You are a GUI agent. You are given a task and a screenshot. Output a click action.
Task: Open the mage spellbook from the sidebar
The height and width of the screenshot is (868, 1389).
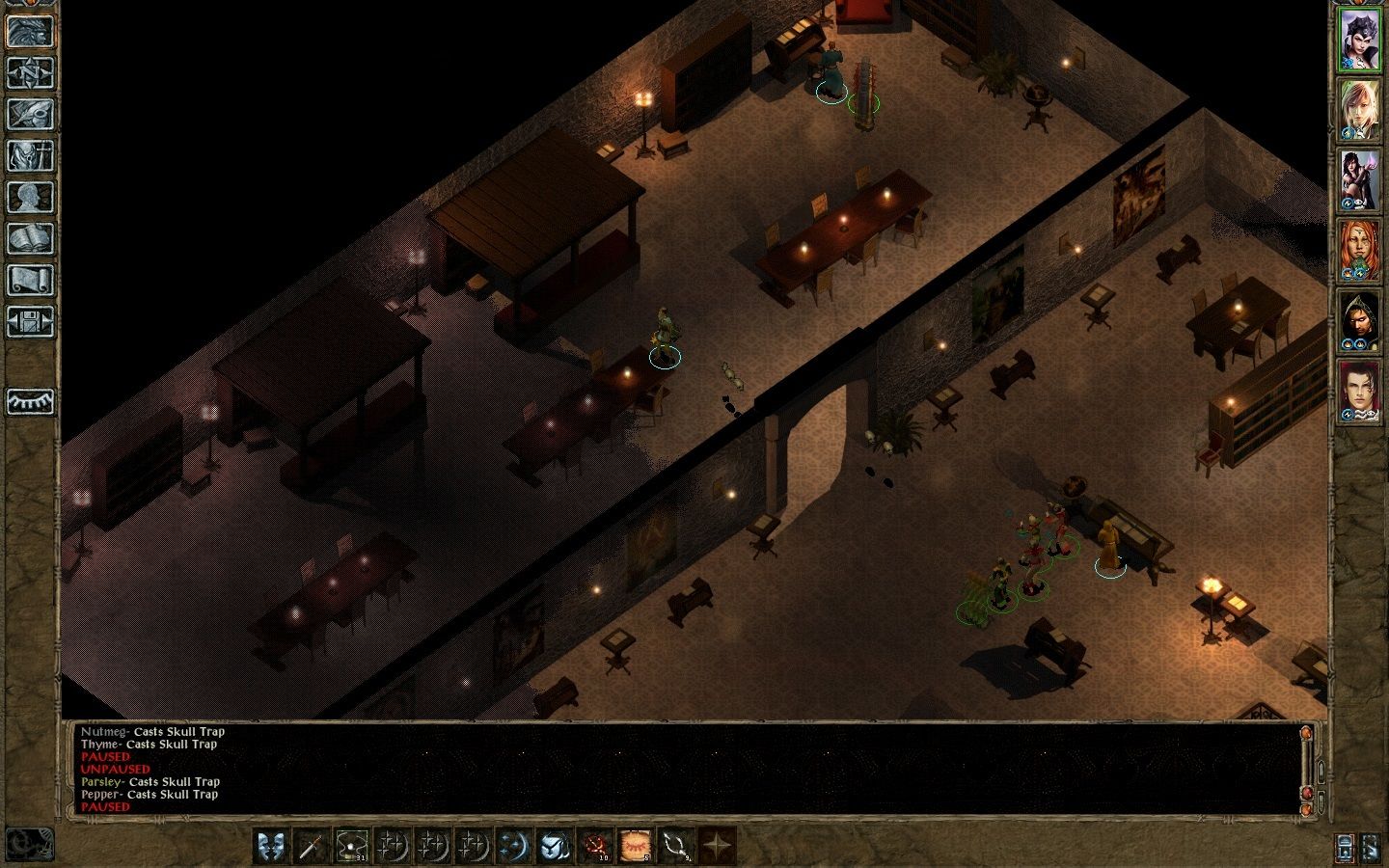click(x=31, y=238)
